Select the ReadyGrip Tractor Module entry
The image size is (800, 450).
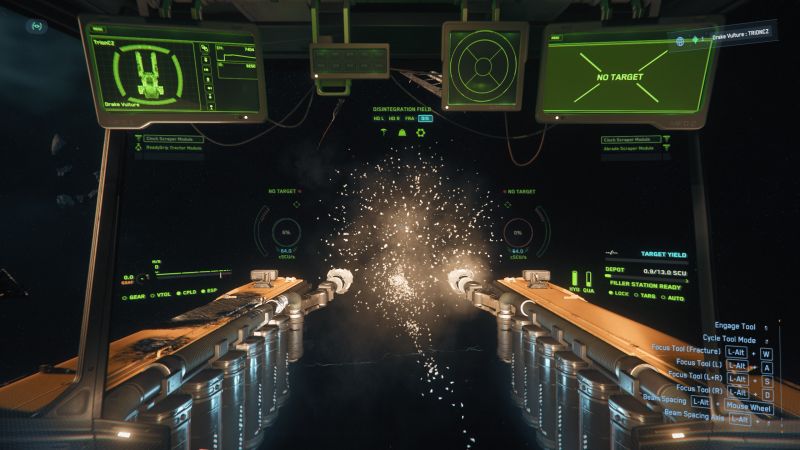(x=174, y=150)
